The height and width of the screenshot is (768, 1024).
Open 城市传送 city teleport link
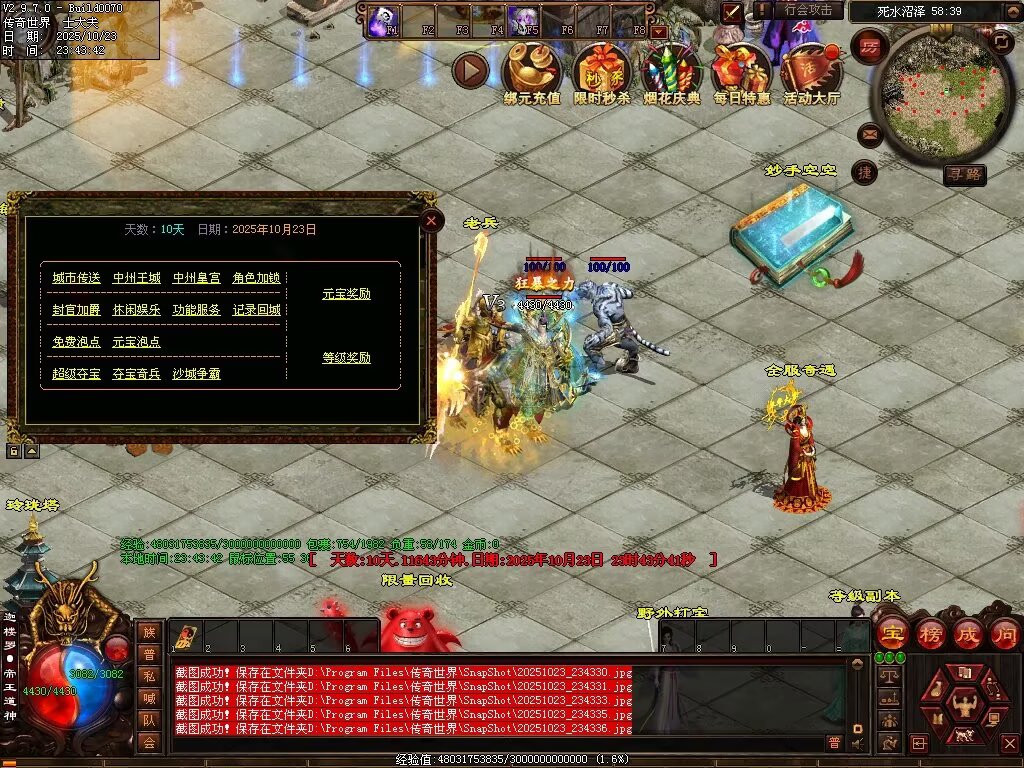click(76, 278)
